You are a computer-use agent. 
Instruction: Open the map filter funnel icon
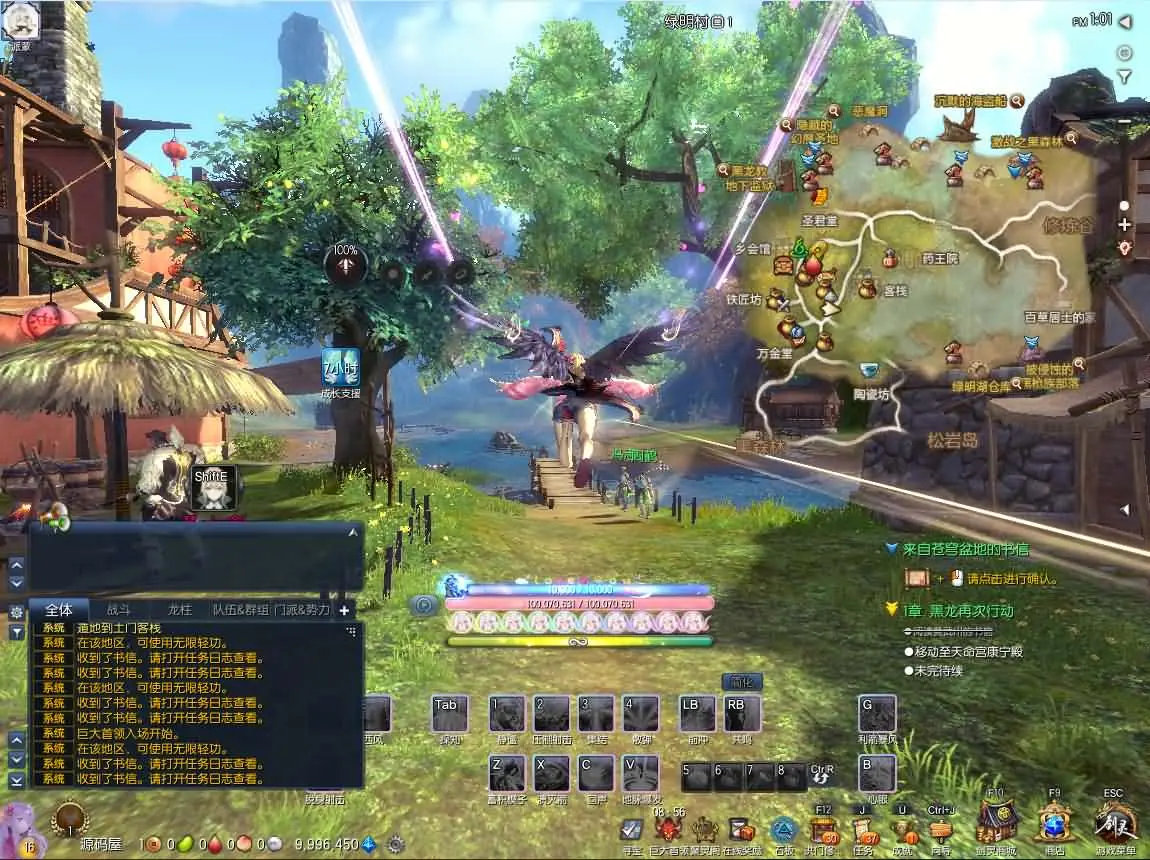(1124, 76)
